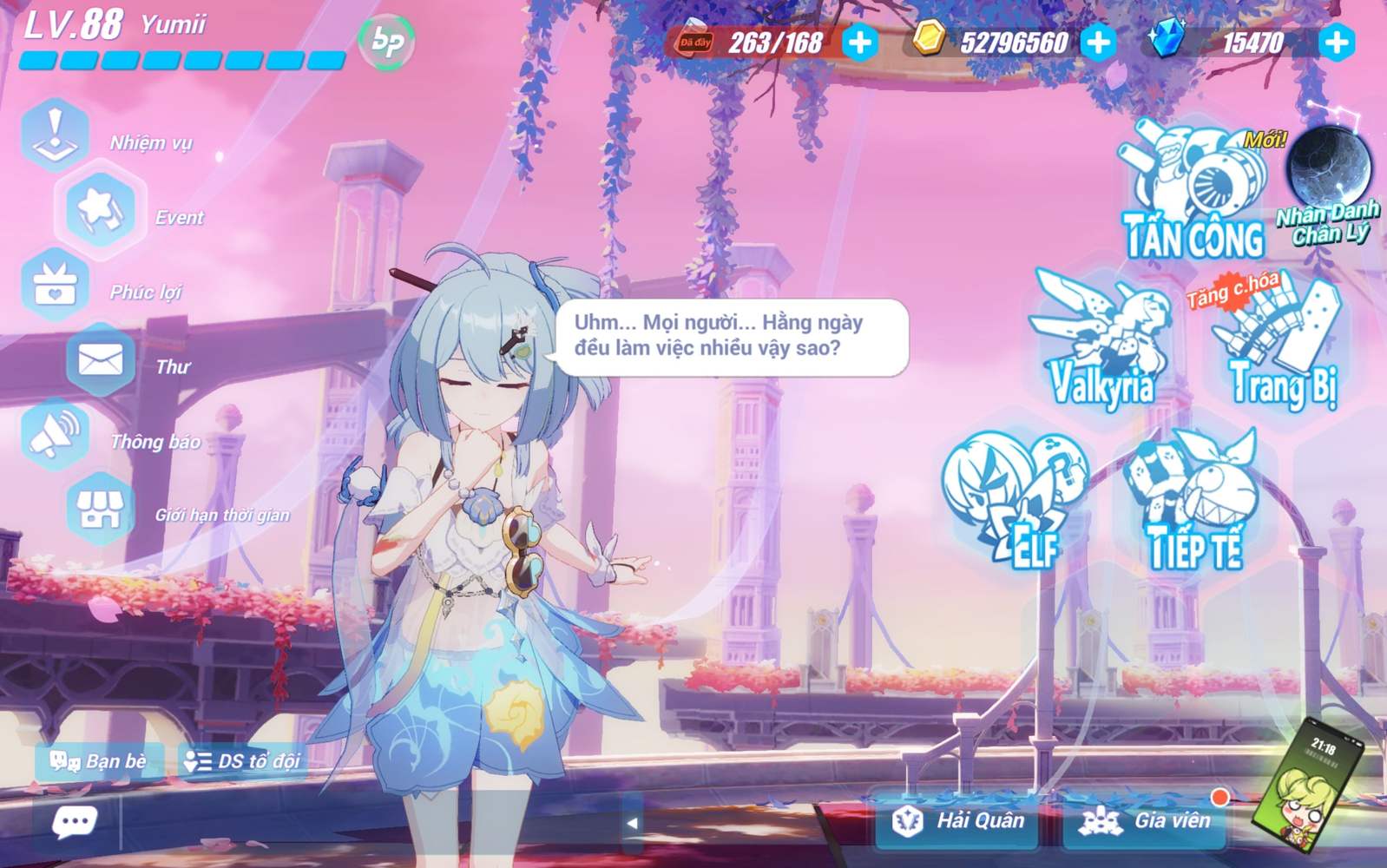Open the Bạn bè friends list
Viewport: 1387px width, 868px height.
pyautogui.click(x=99, y=761)
